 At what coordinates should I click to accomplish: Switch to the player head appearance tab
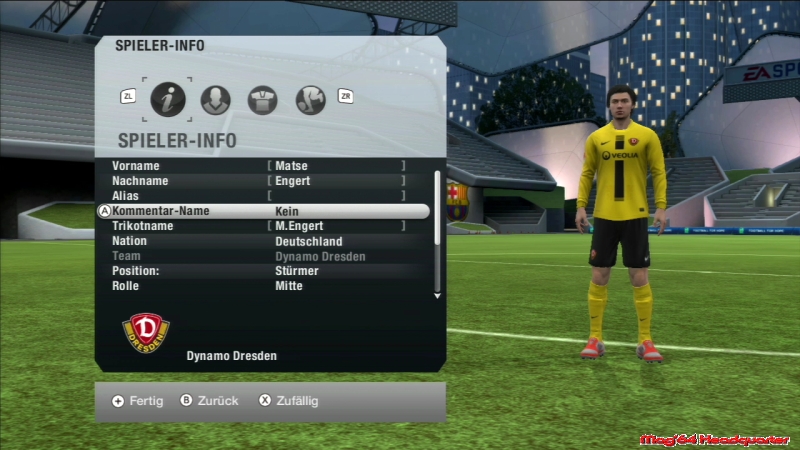coord(215,99)
